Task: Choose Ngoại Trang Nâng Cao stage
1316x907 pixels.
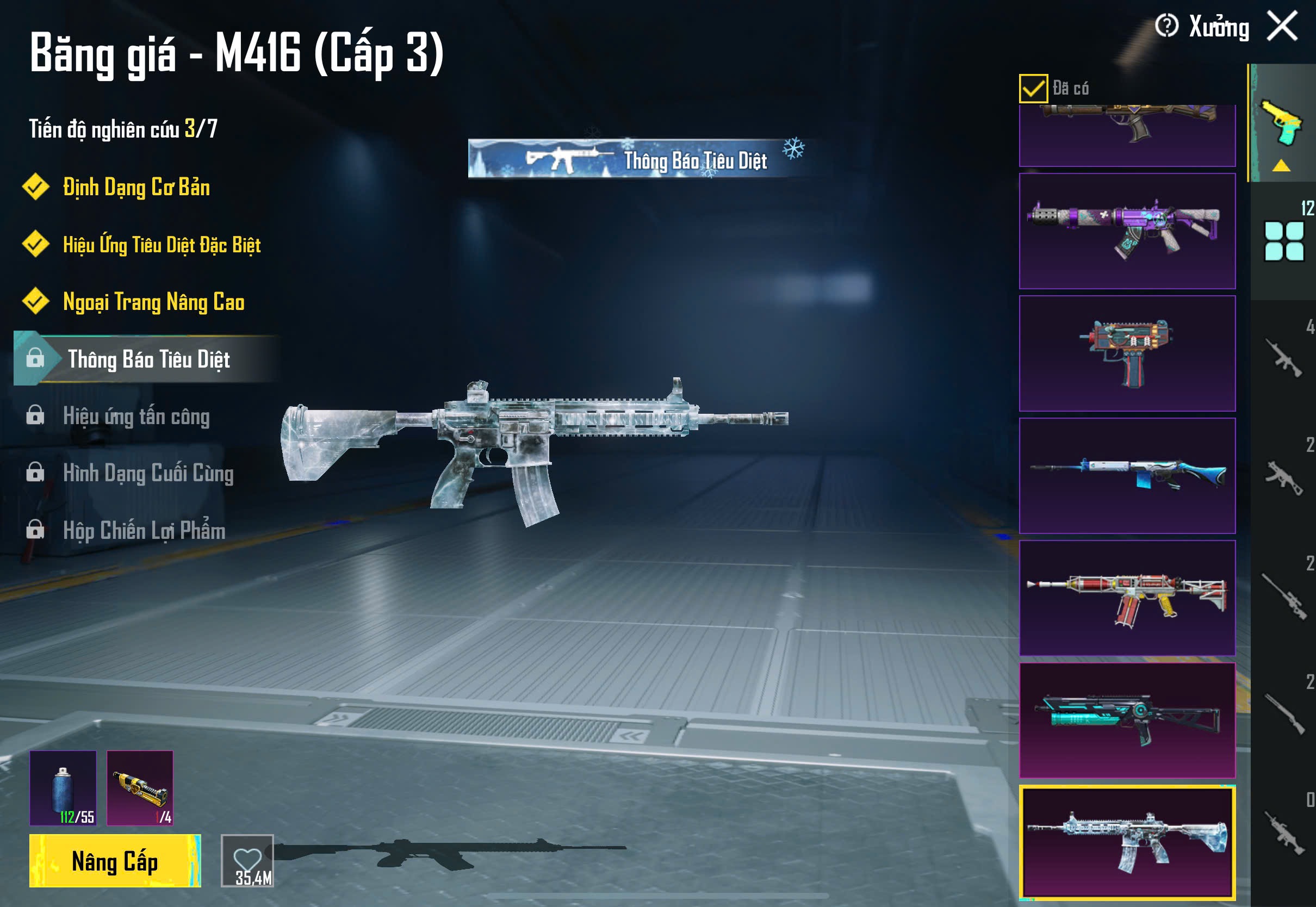Action: [153, 302]
